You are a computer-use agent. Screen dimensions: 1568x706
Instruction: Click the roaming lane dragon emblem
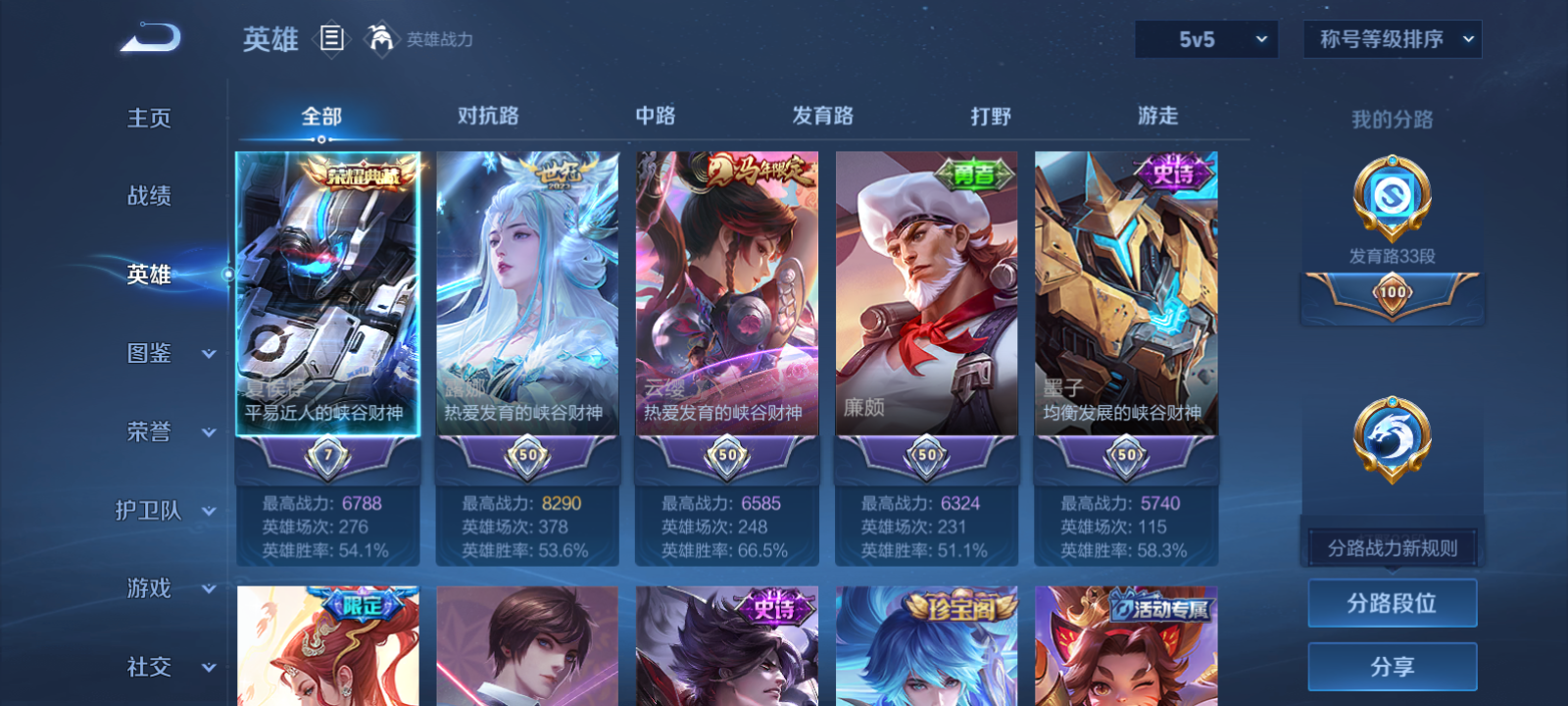point(1392,439)
